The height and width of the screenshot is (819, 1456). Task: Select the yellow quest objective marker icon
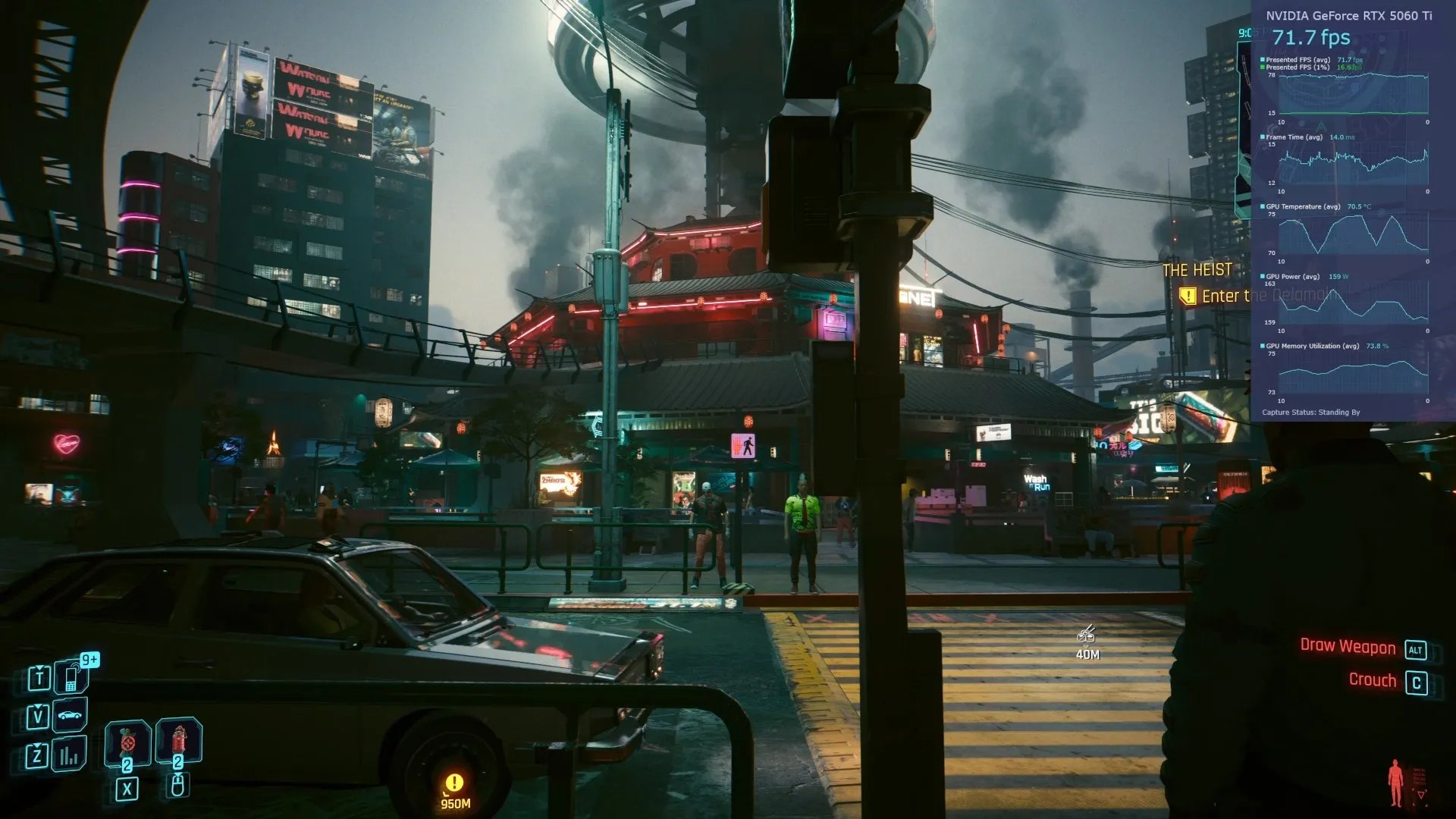coord(1187,297)
